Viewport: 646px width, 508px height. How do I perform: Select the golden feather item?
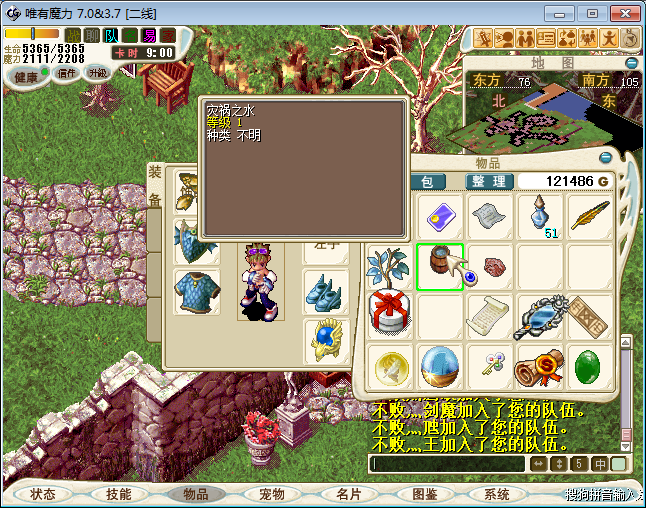pos(591,216)
